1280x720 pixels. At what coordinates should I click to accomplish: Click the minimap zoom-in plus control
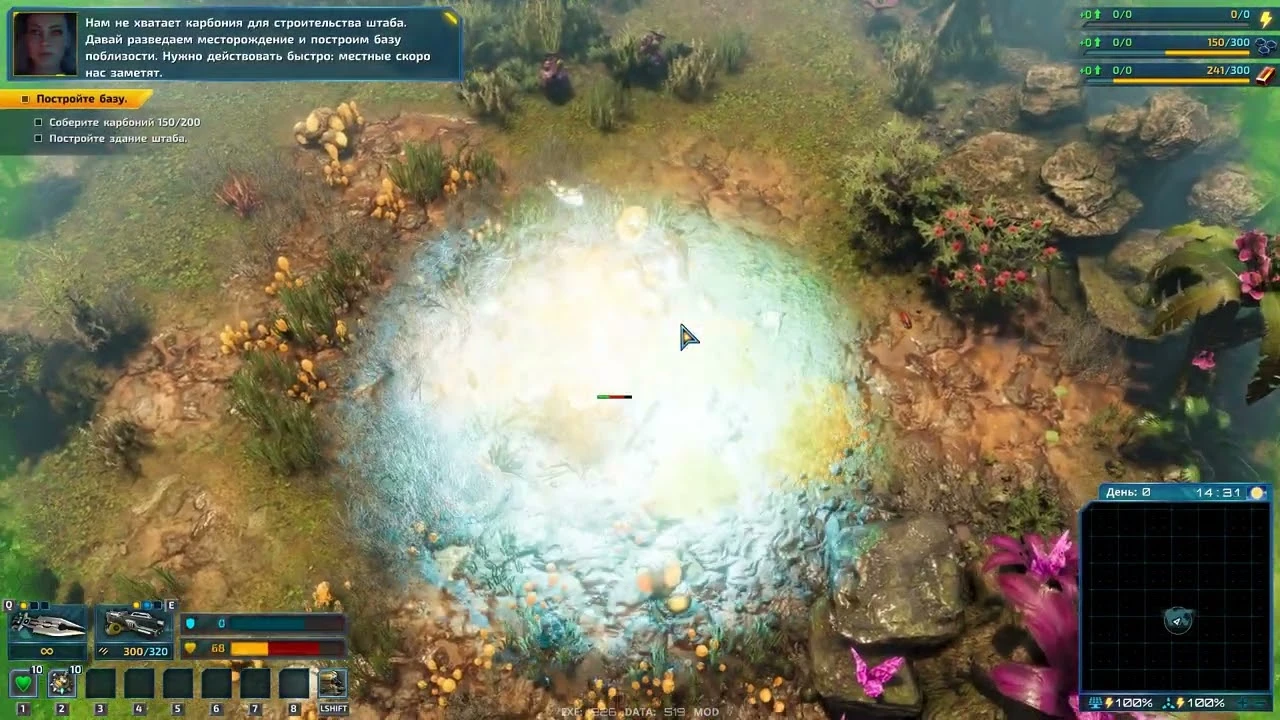click(1243, 702)
